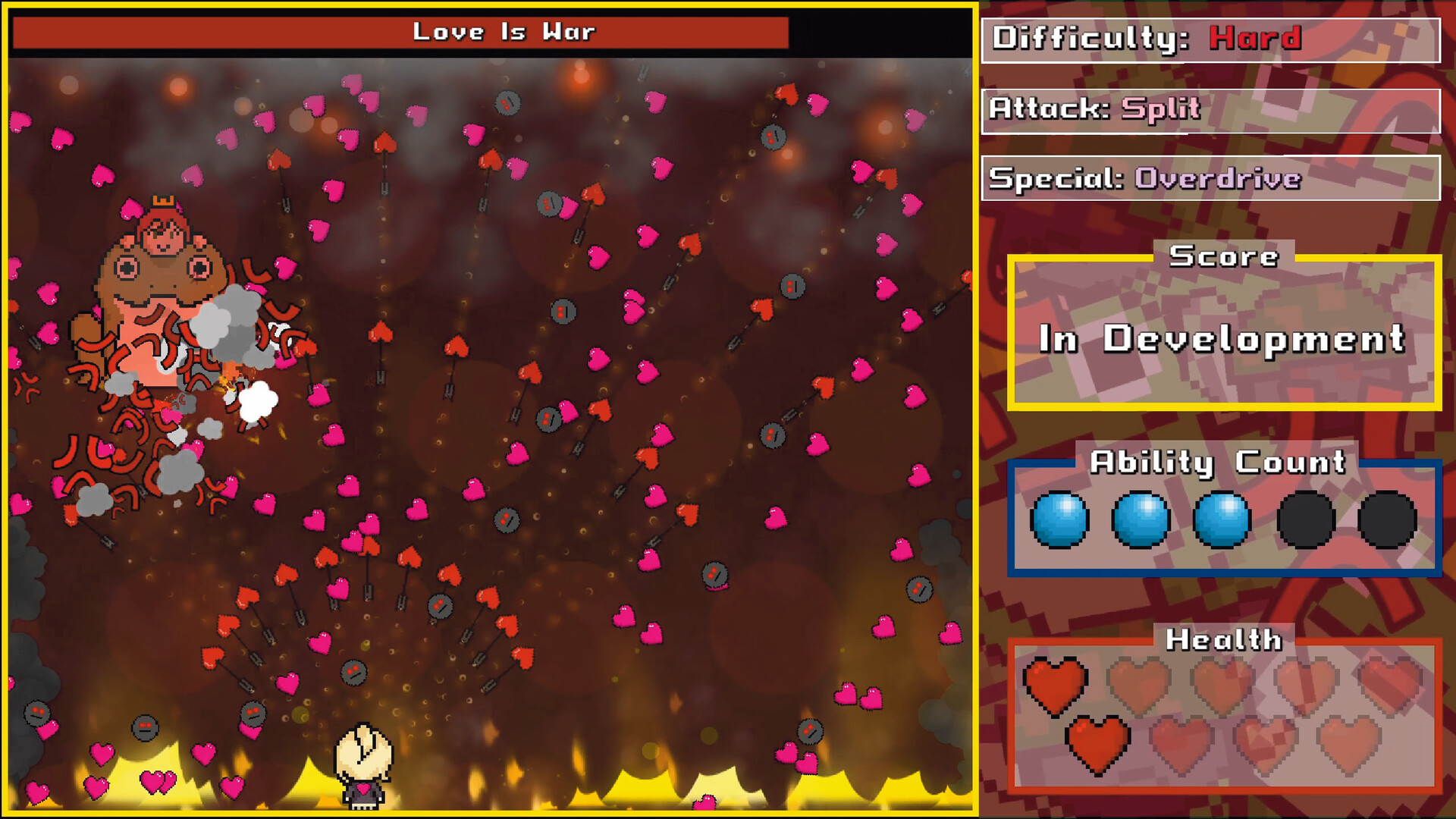Select the Love Is War title banner
1456x819 pixels.
coord(506,32)
